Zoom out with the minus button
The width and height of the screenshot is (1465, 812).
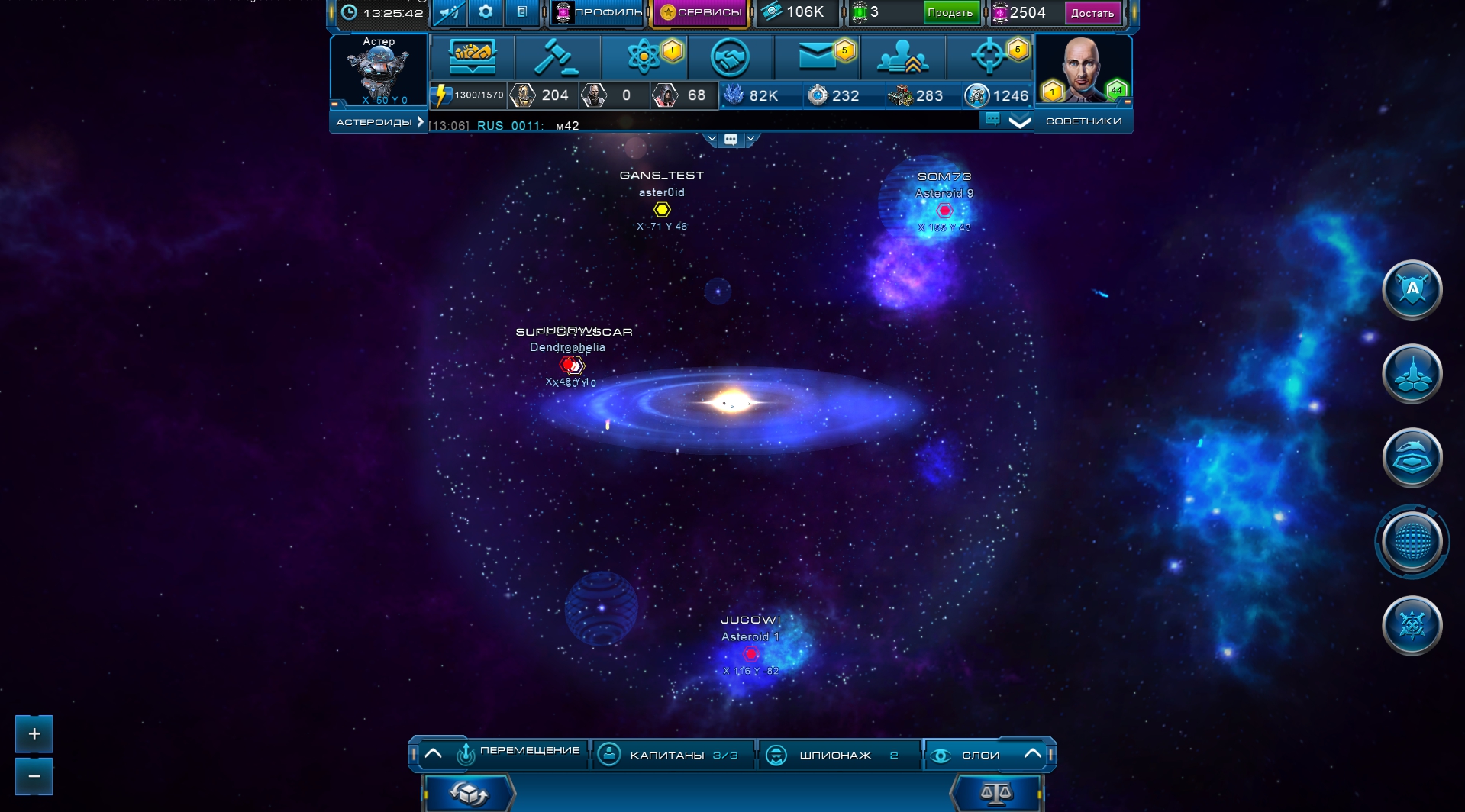coord(34,776)
